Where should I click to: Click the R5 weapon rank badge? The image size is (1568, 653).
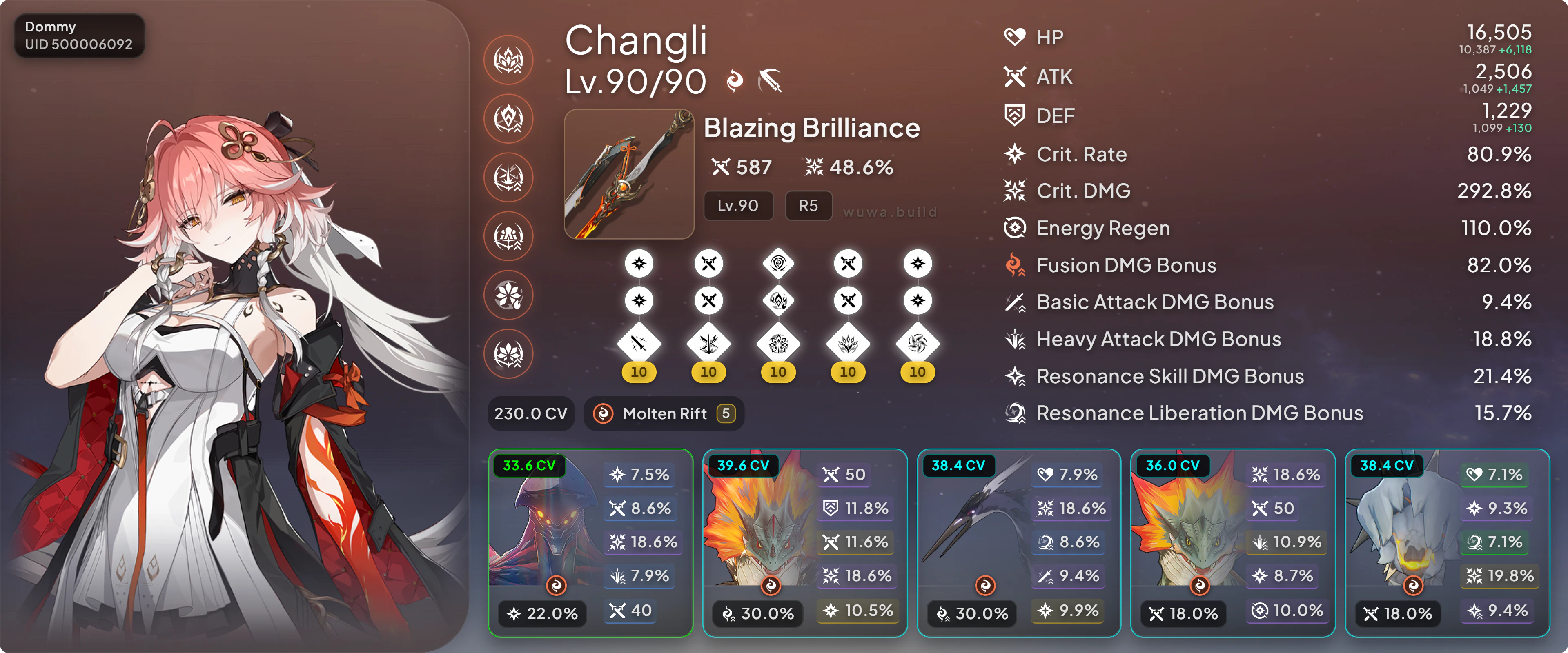coord(808,206)
